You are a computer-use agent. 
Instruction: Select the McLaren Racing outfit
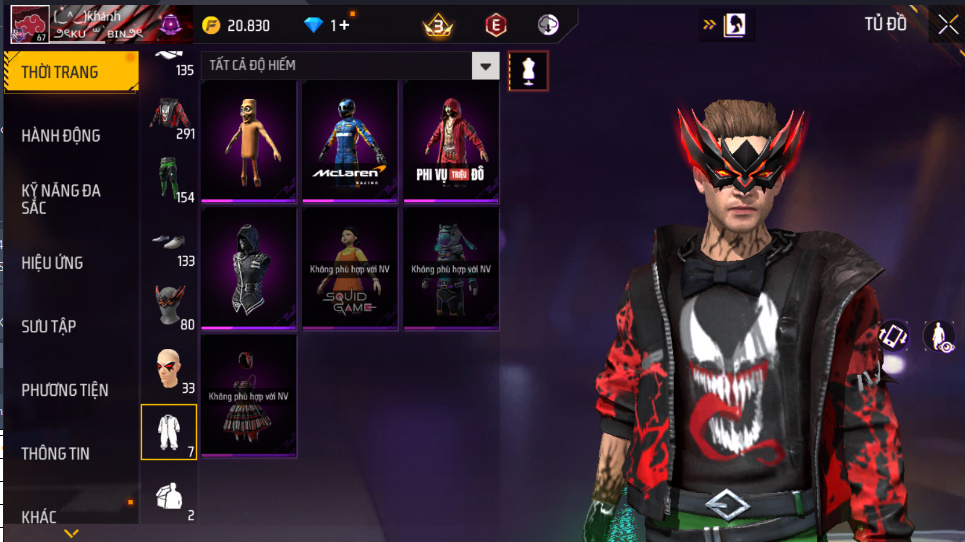350,141
